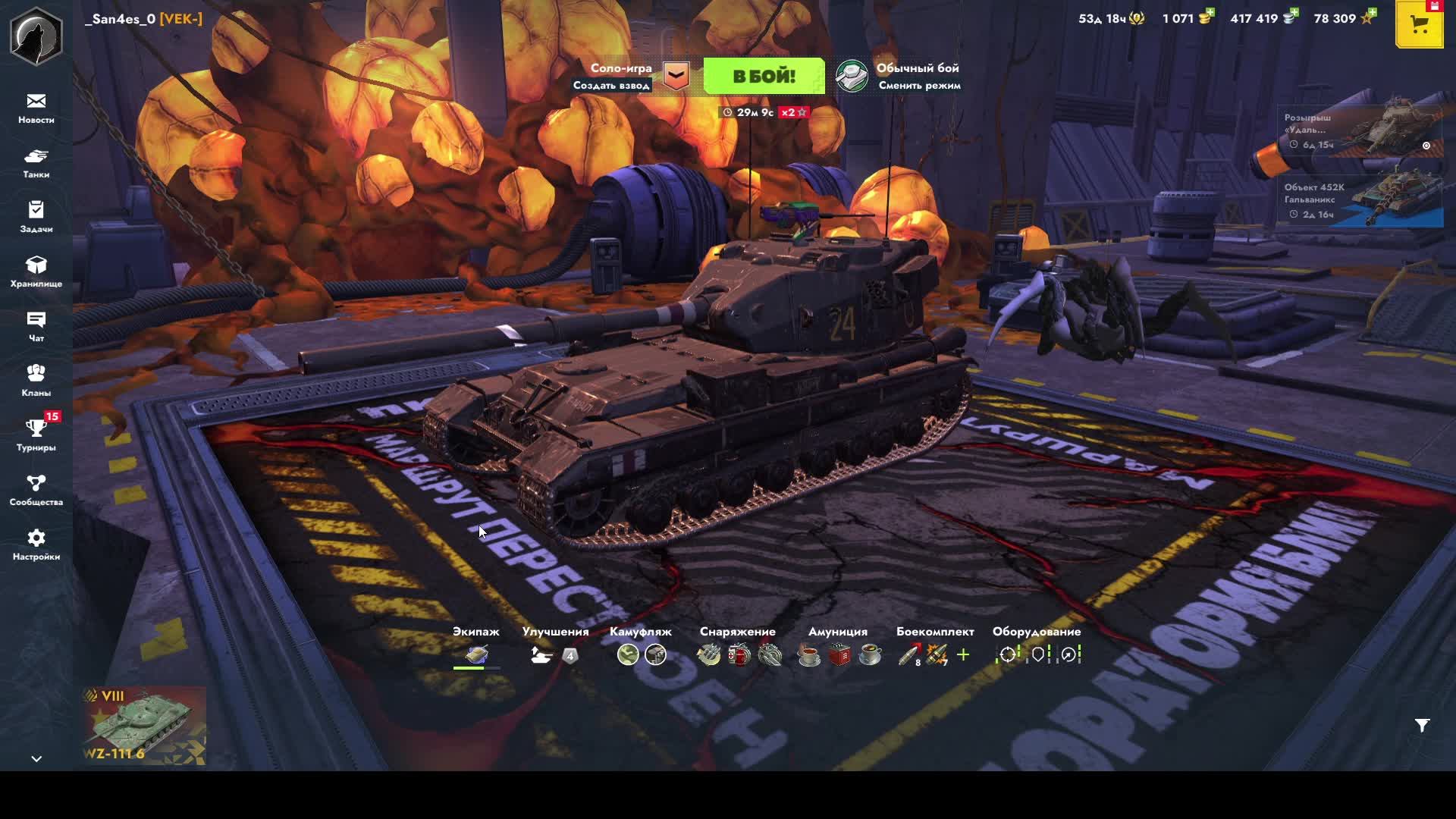This screenshot has height=819, width=1456.
Task: Open the player profile wolf avatar
Action: pyautogui.click(x=36, y=36)
